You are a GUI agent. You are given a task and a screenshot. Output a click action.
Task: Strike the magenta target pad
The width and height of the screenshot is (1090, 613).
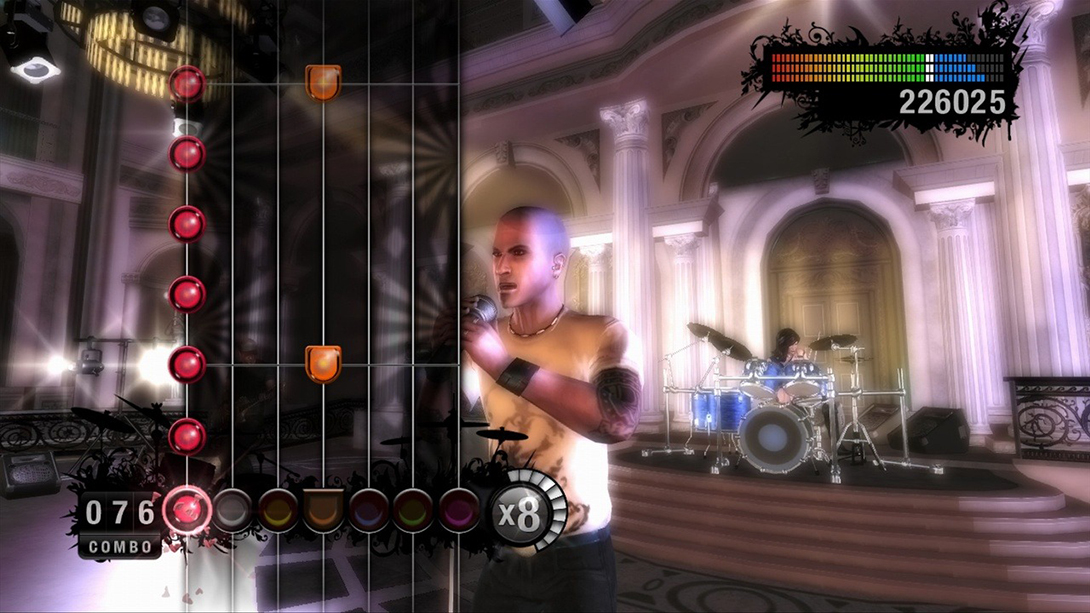click(459, 511)
